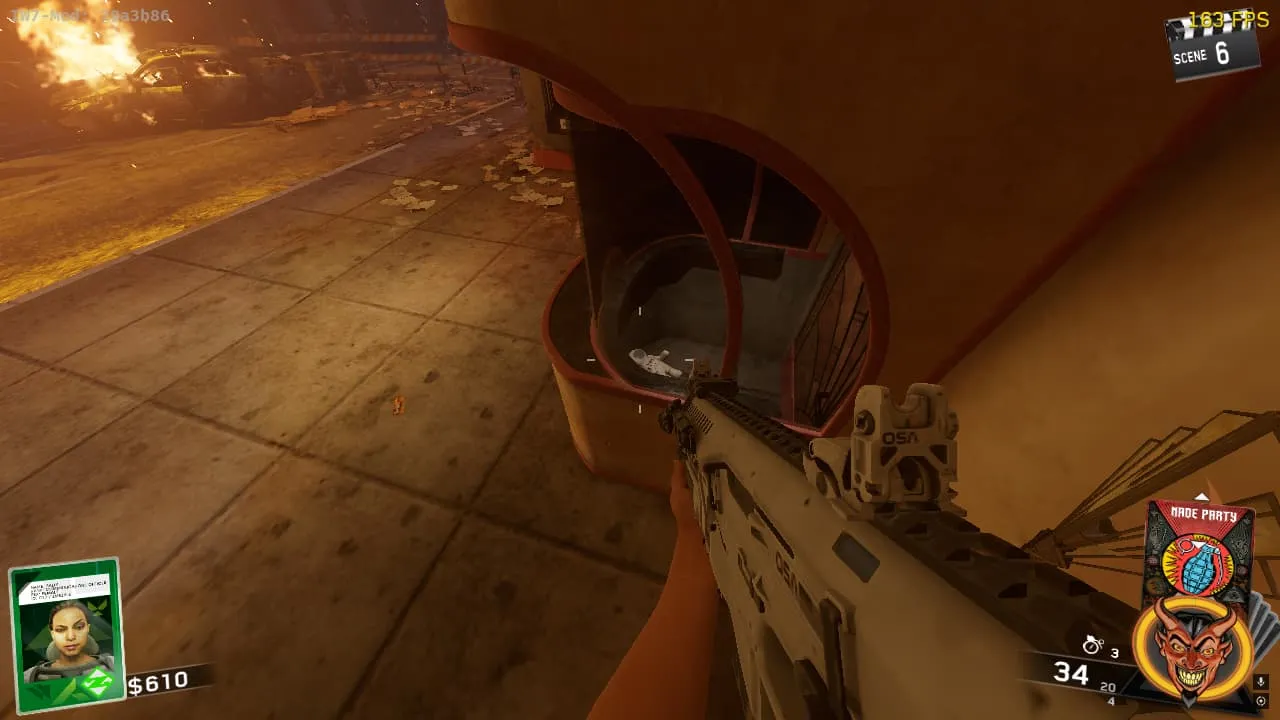Viewport: 1280px width, 720px height.
Task: Click the white arrow above Nade Party card
Action: coord(1201,495)
